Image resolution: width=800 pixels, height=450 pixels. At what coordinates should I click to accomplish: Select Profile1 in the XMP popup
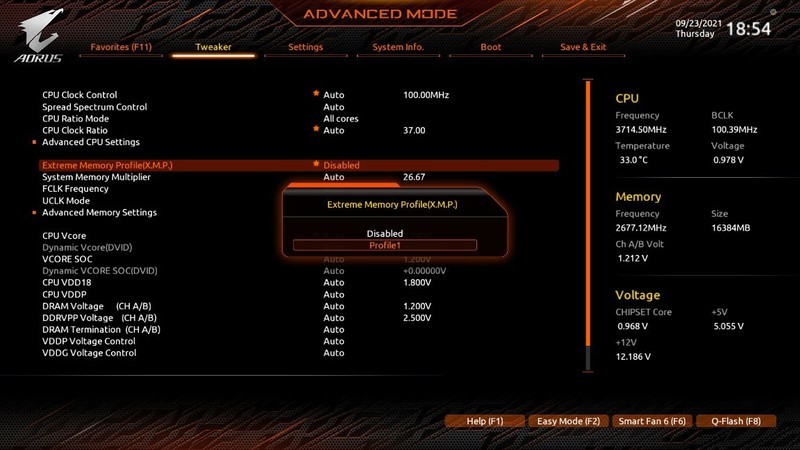pos(384,245)
